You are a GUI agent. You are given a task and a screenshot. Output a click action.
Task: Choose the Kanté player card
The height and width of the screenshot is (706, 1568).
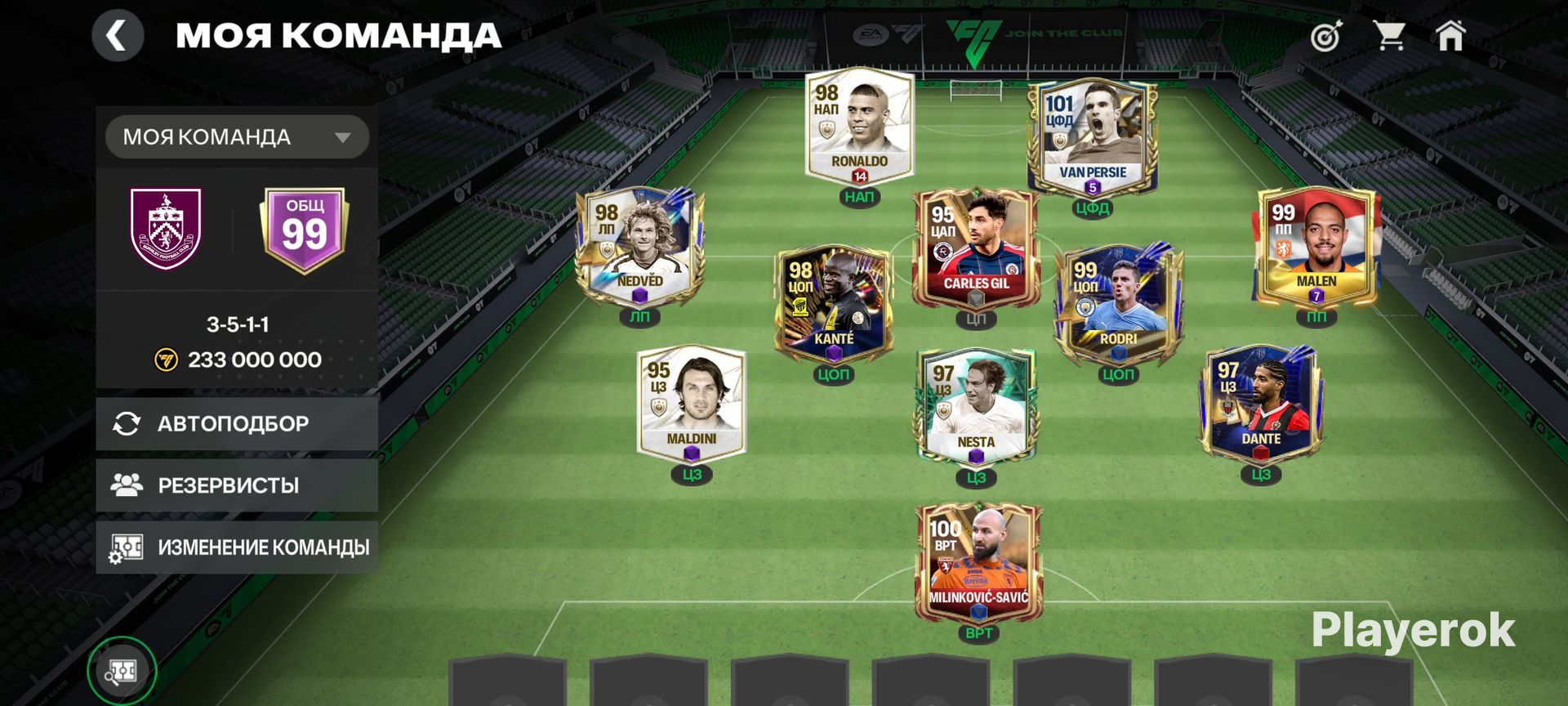pos(833,302)
